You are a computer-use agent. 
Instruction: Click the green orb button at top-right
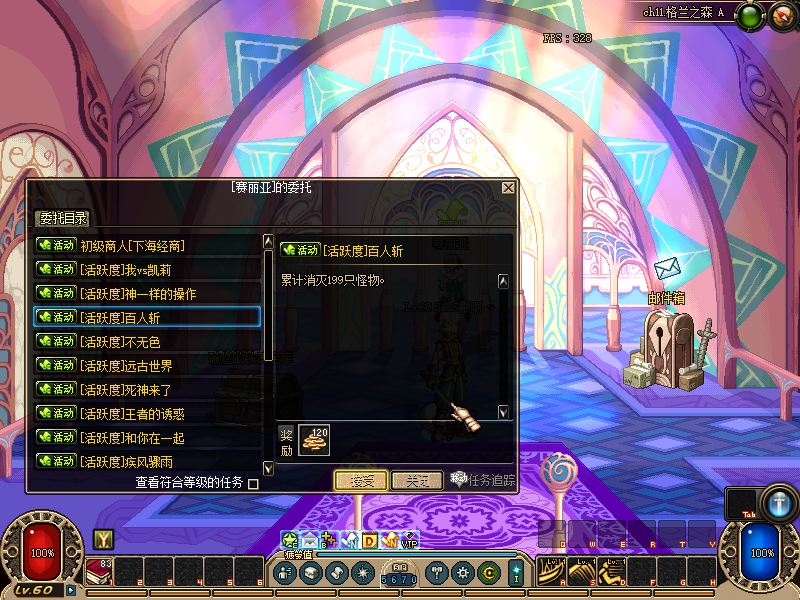coord(753,16)
